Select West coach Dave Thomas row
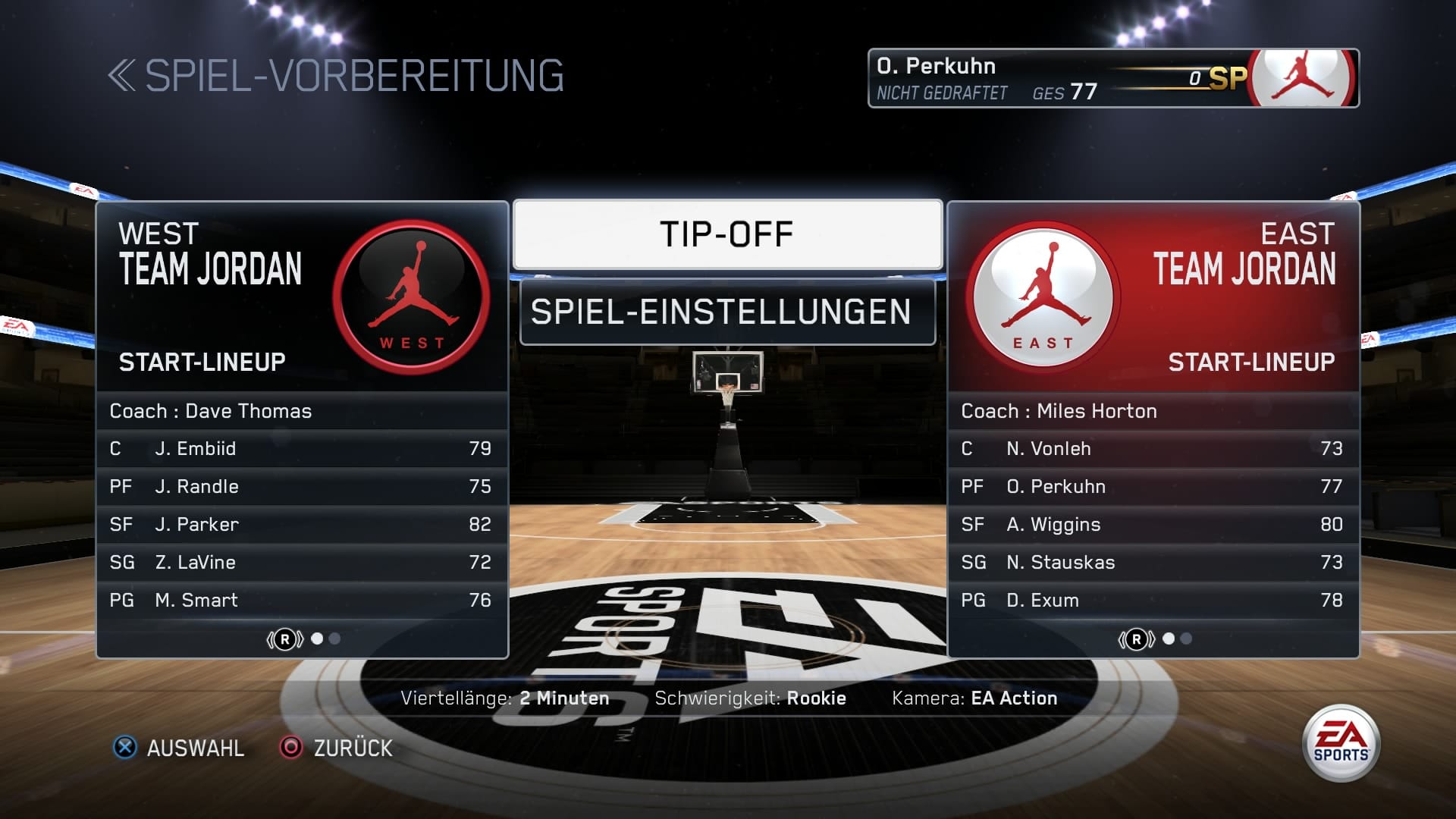 click(x=302, y=411)
